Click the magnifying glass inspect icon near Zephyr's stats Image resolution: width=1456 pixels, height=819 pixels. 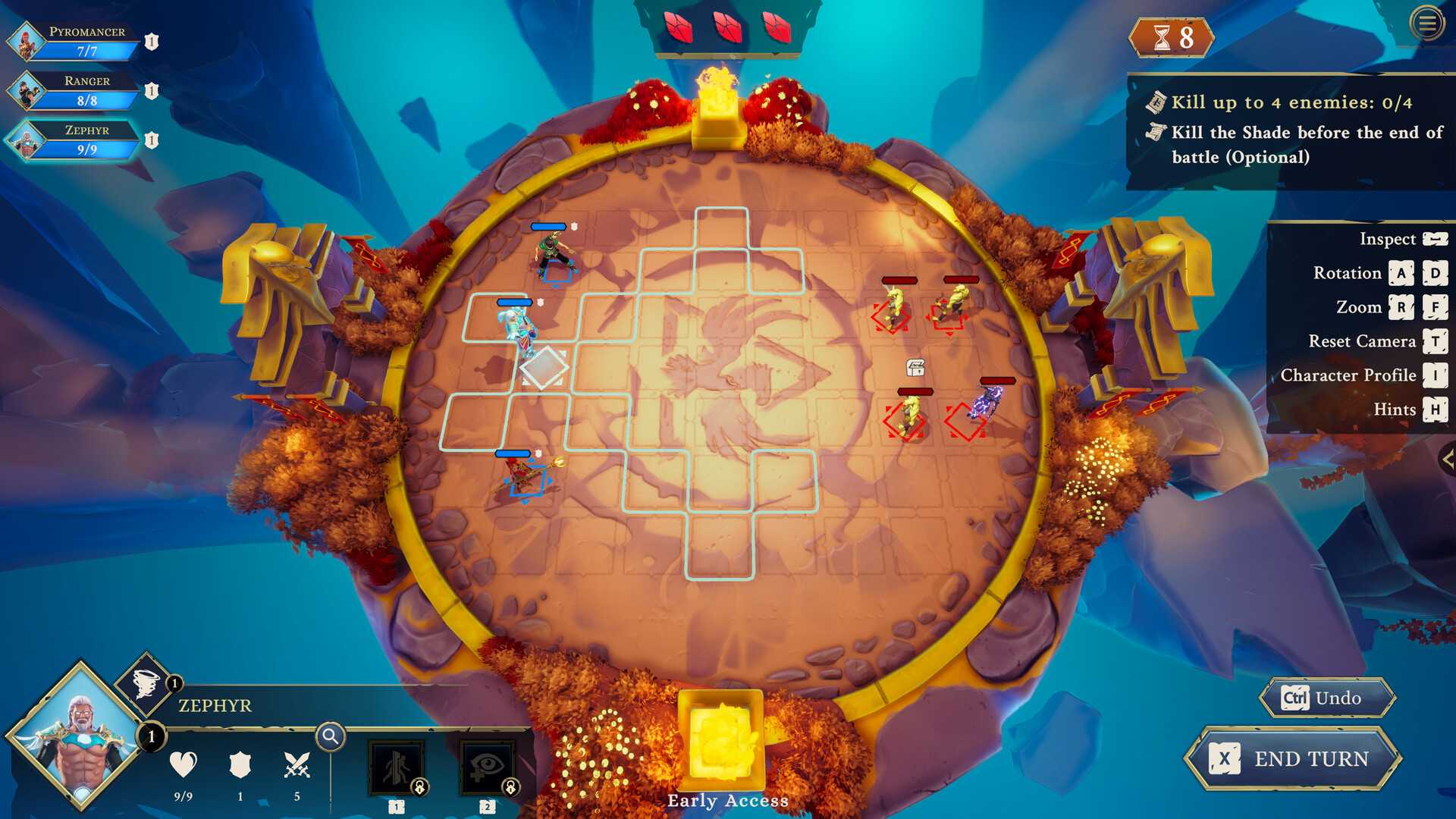click(x=329, y=736)
